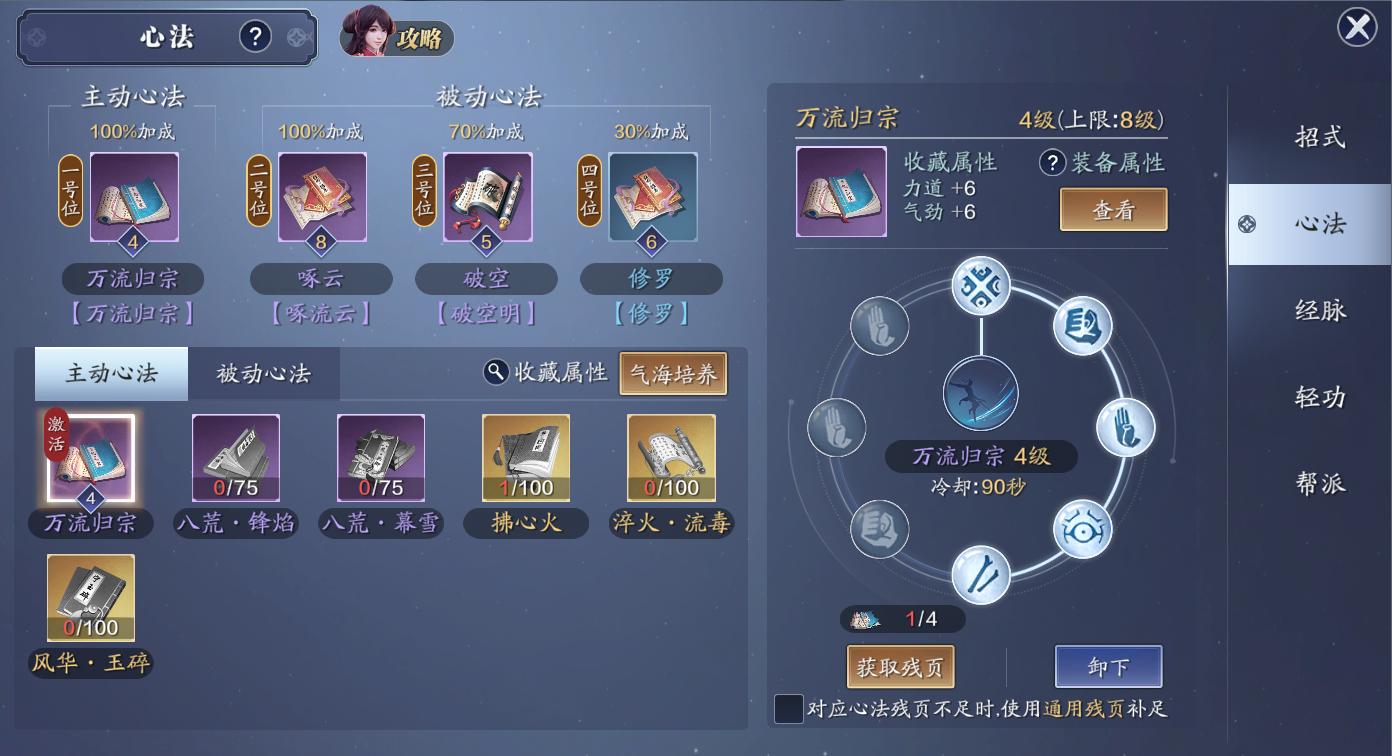The width and height of the screenshot is (1392, 756).
Task: Select the activated 万流归宗 skill icon
Action: 90,457
